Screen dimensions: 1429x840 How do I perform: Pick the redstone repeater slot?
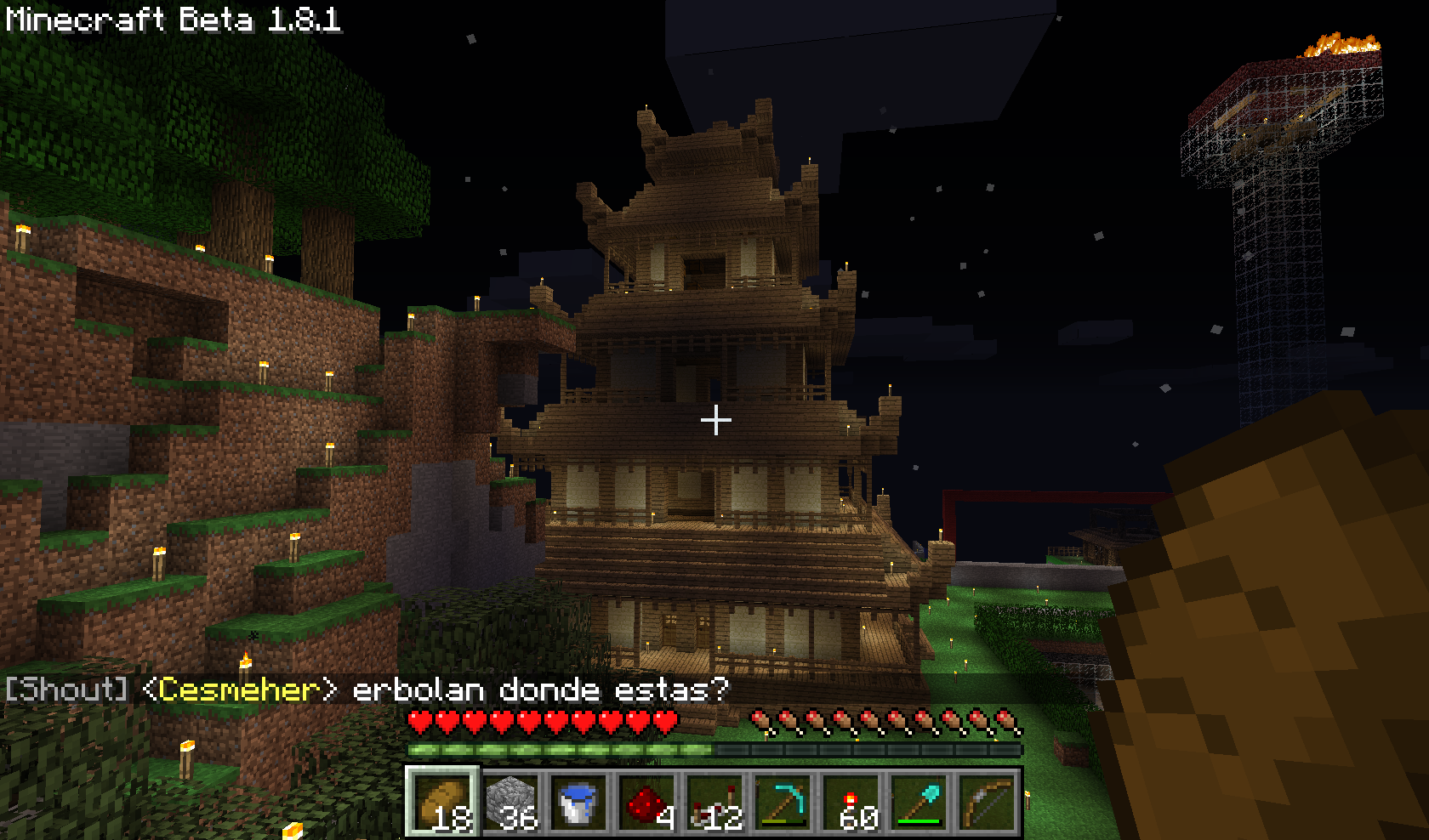coord(714,802)
